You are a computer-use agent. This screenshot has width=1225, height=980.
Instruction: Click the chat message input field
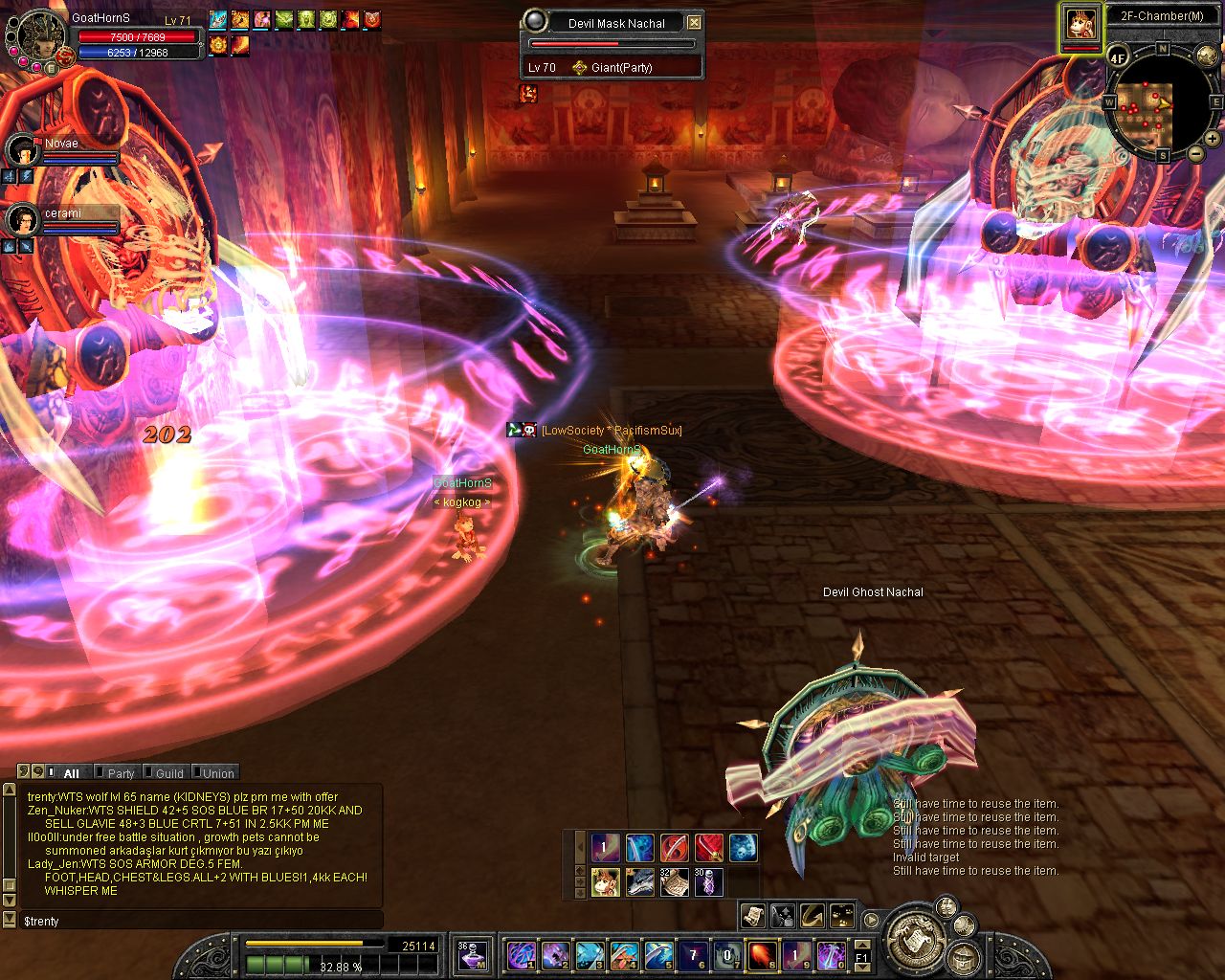[201, 921]
